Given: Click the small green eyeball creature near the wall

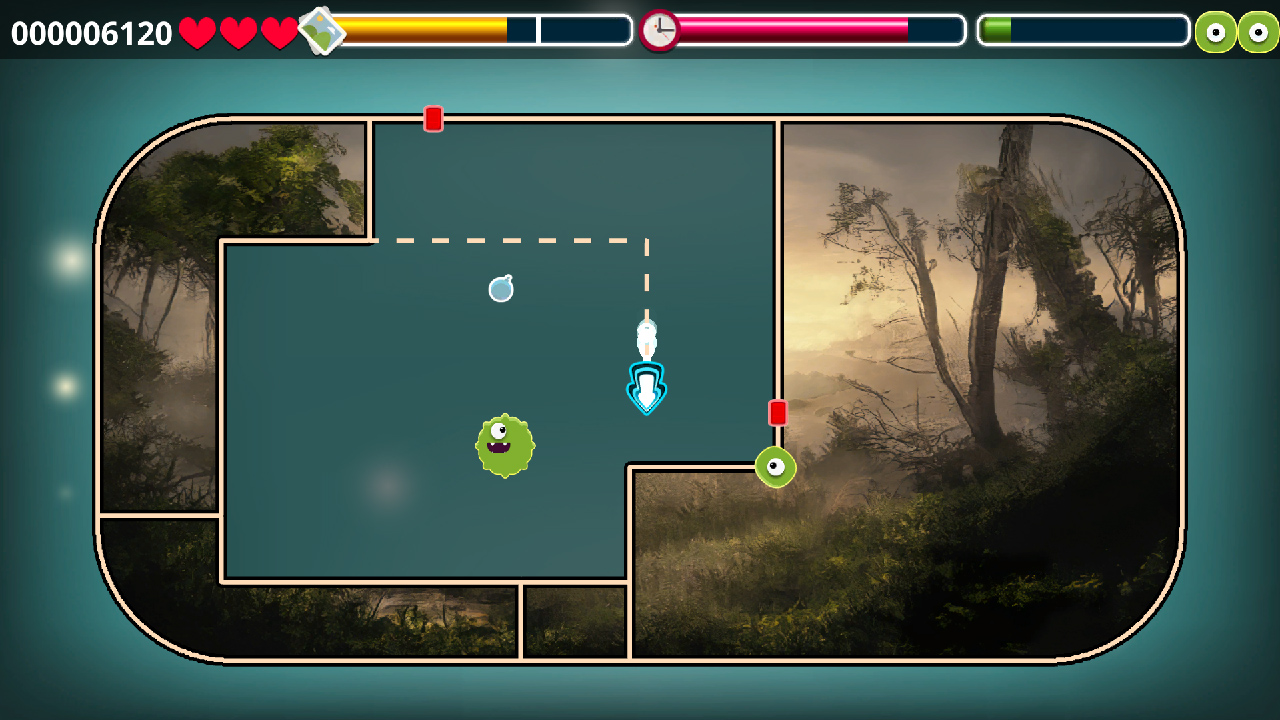Looking at the screenshot, I should [x=775, y=467].
